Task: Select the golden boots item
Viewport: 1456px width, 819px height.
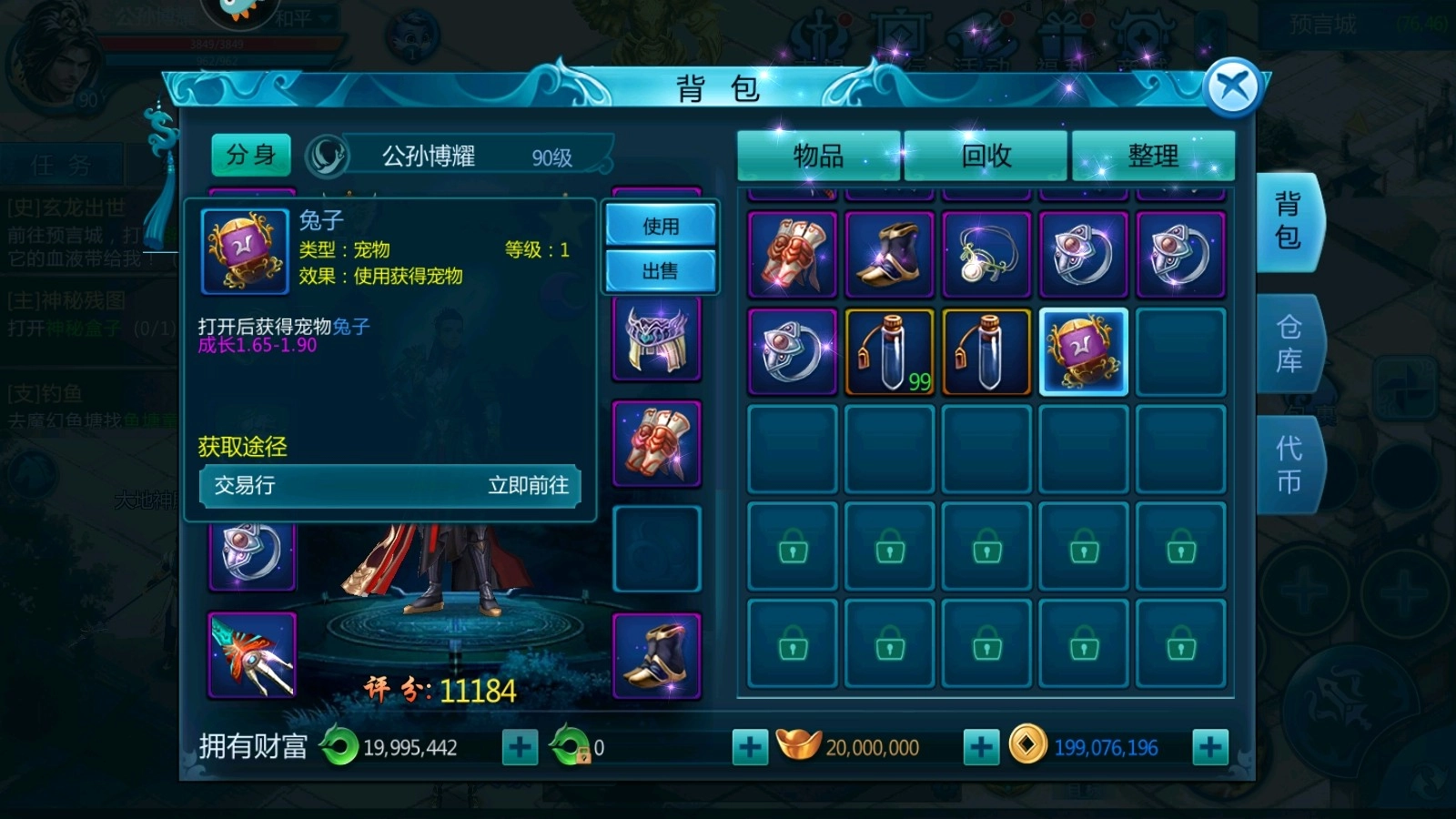Action: [x=889, y=253]
